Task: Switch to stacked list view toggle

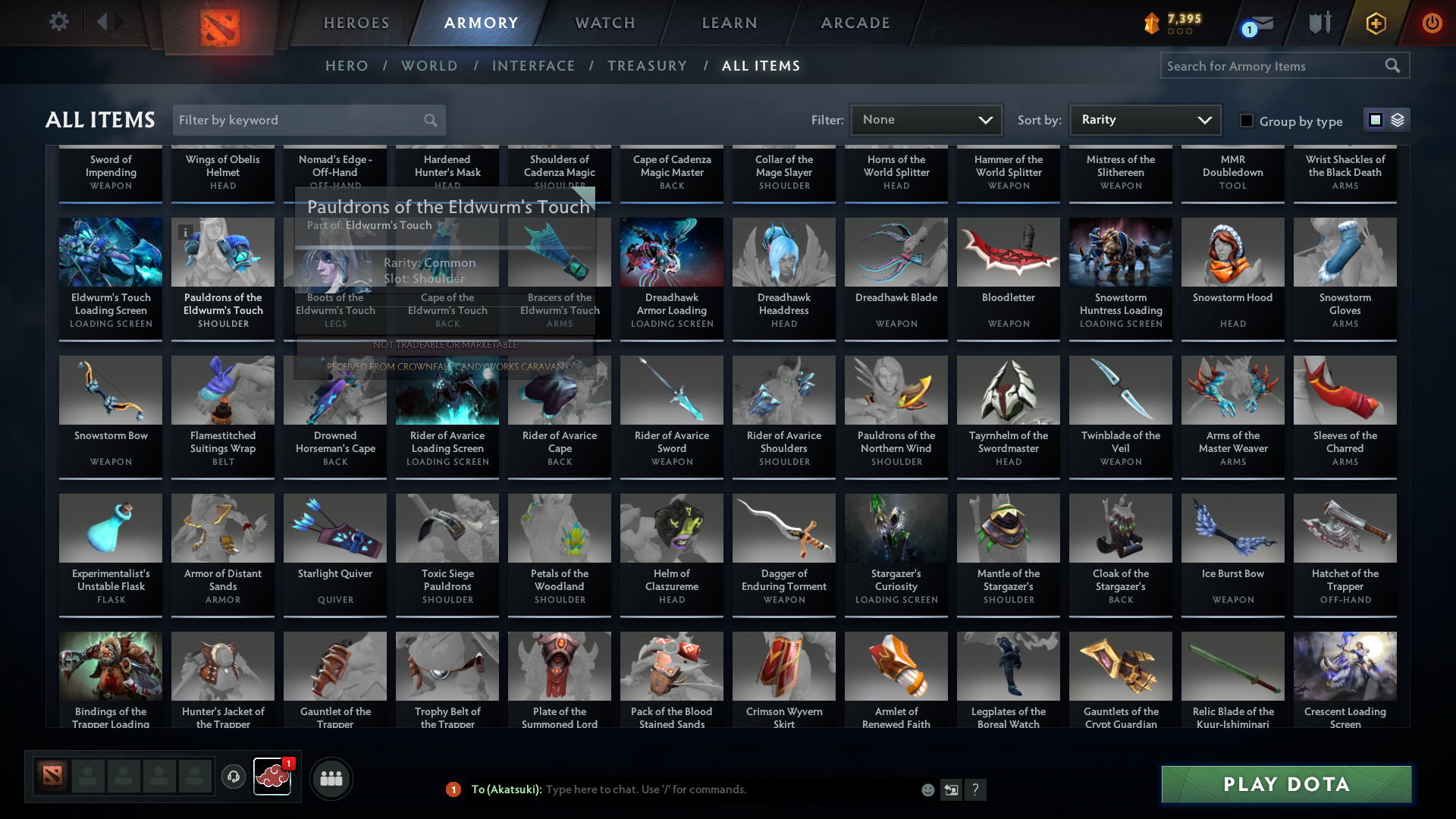Action: [x=1398, y=120]
